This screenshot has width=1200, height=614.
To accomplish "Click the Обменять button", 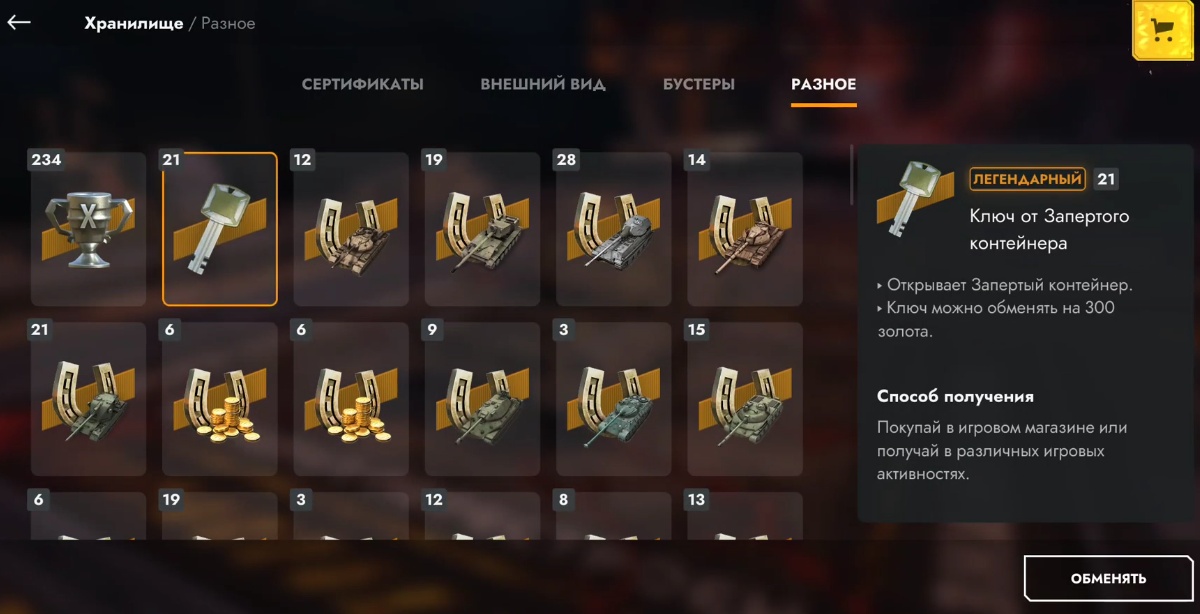I will click(x=1108, y=578).
